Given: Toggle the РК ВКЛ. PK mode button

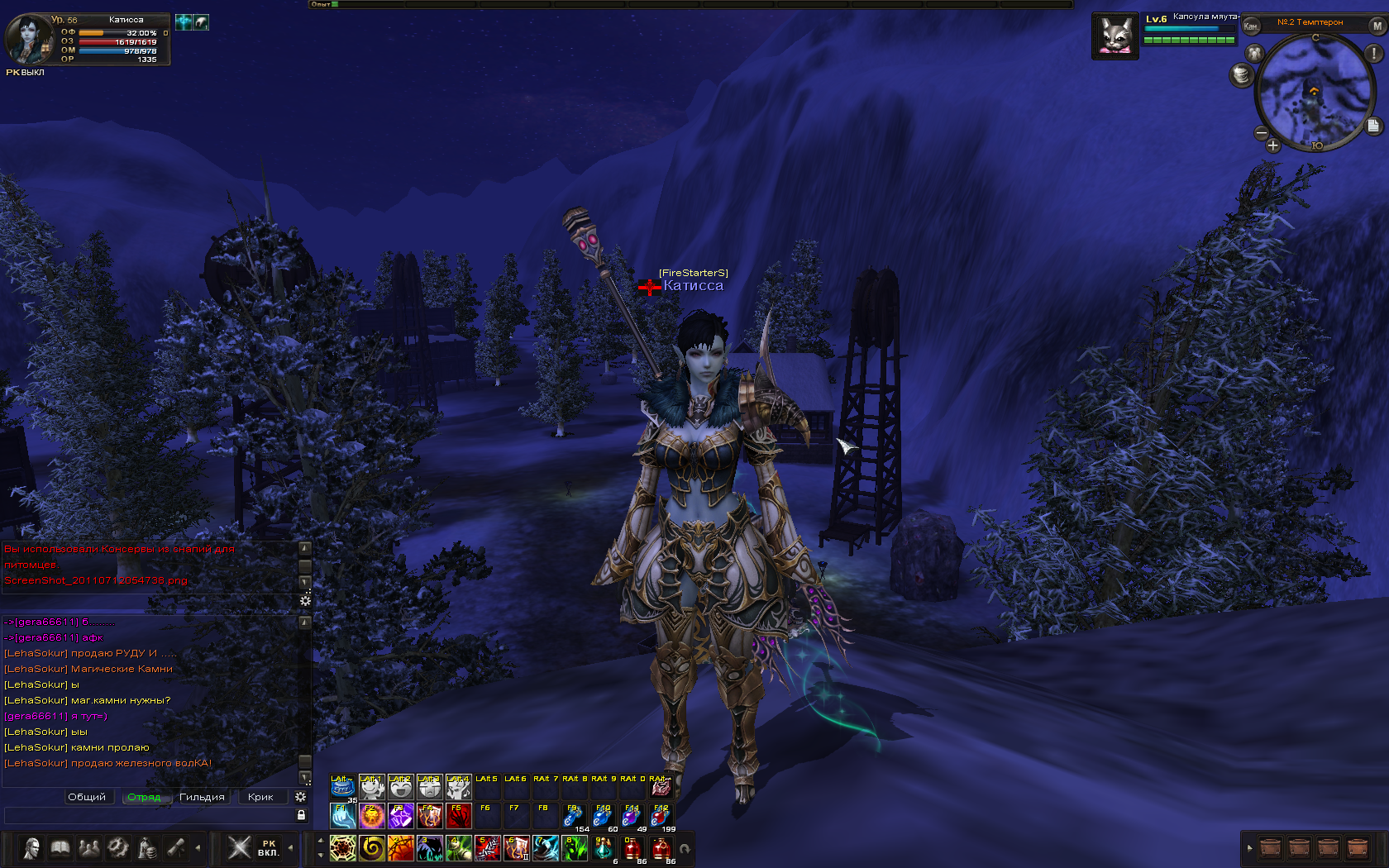Looking at the screenshot, I should [268, 848].
